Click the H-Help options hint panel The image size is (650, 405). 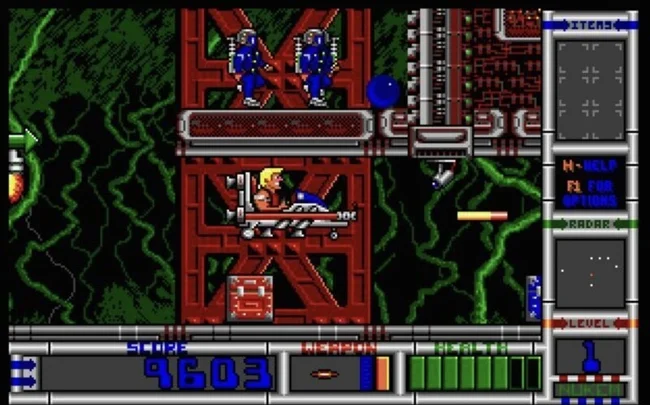pyautogui.click(x=590, y=181)
